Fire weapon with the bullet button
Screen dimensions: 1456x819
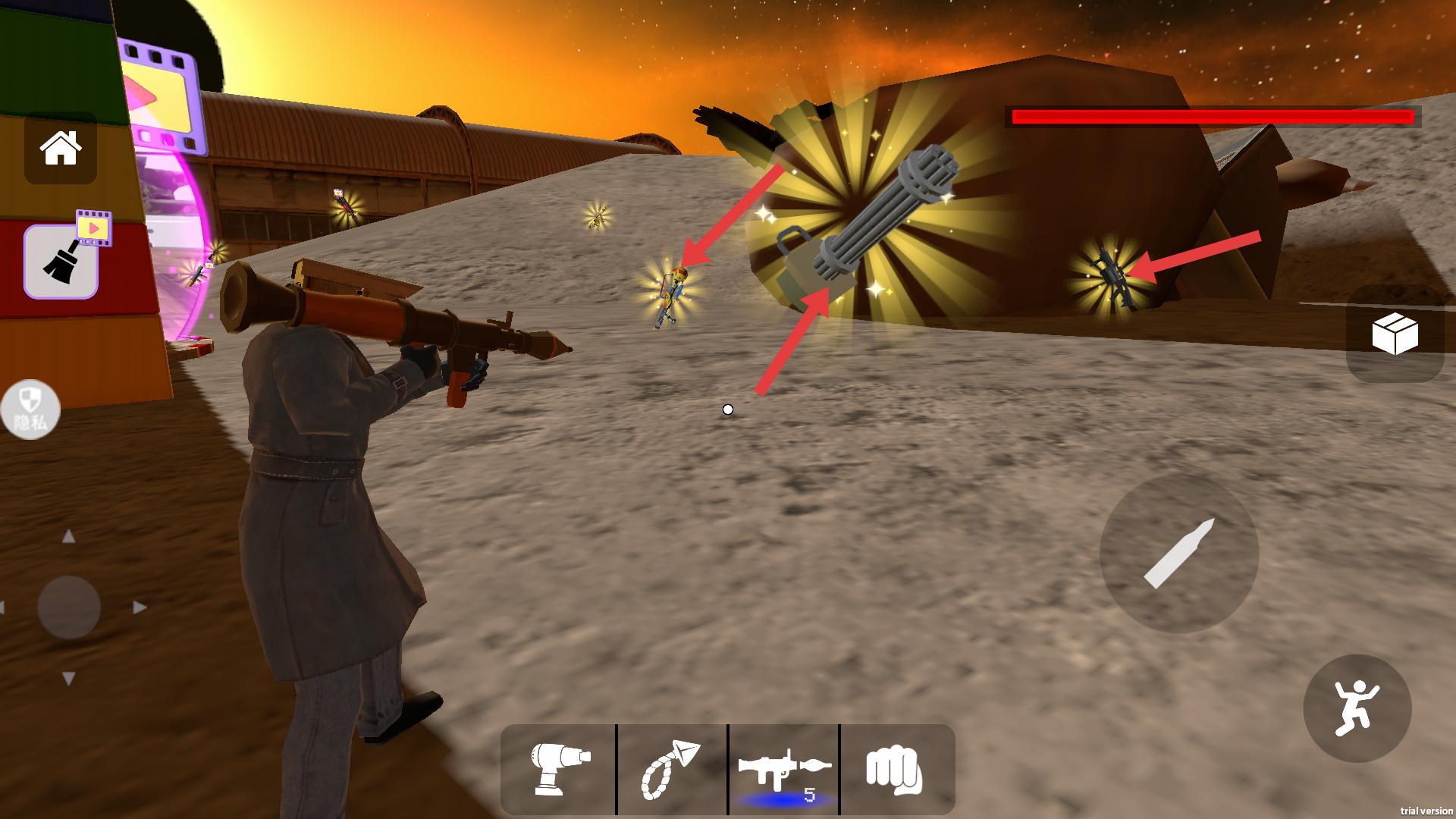point(1179,554)
